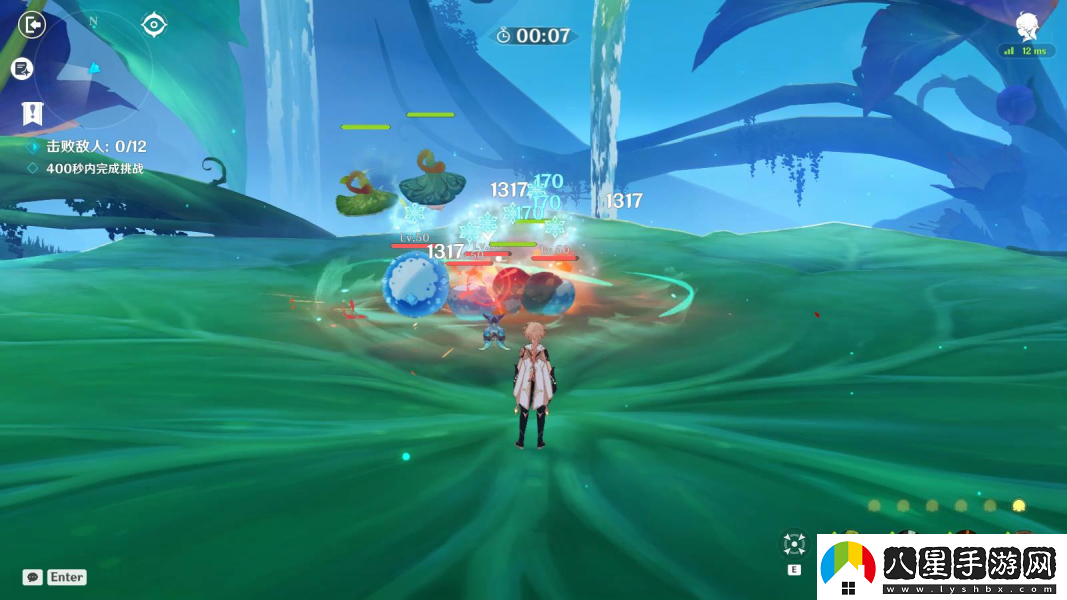Toggle the eye-shaped view icon beside the minimap
This screenshot has width=1067, height=600.
tap(154, 24)
